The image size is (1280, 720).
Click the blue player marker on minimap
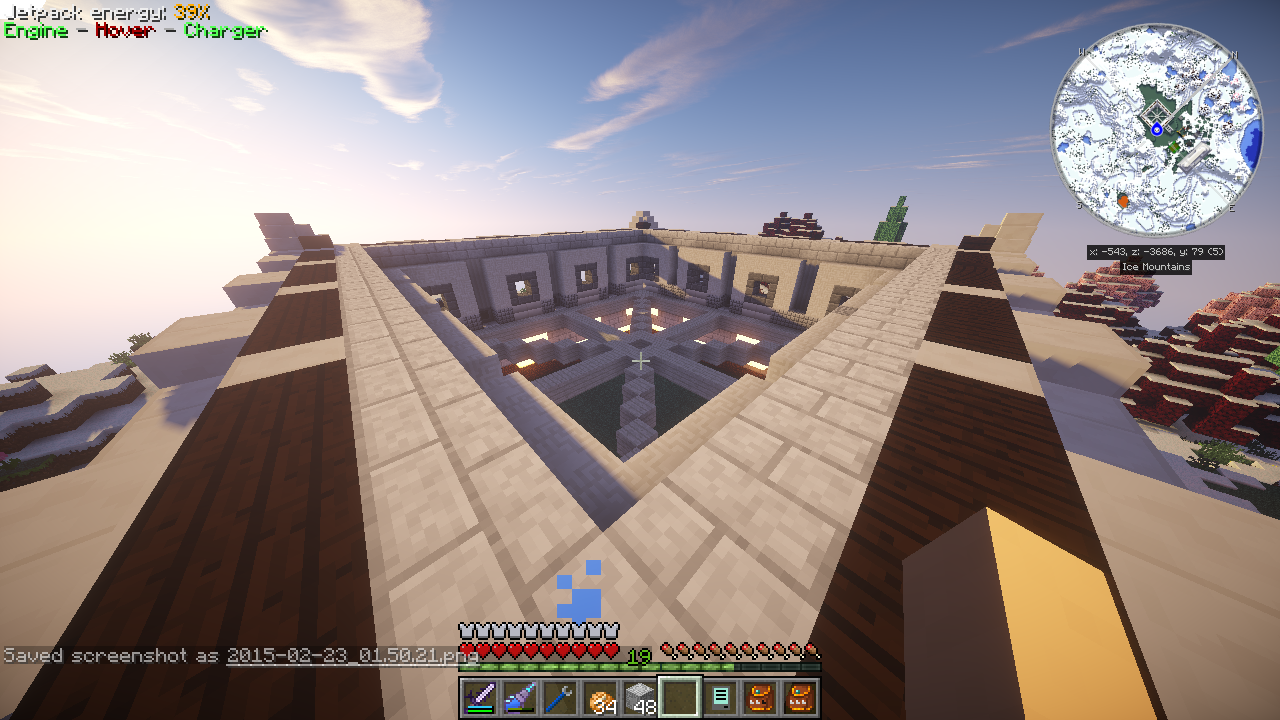pos(1157,129)
